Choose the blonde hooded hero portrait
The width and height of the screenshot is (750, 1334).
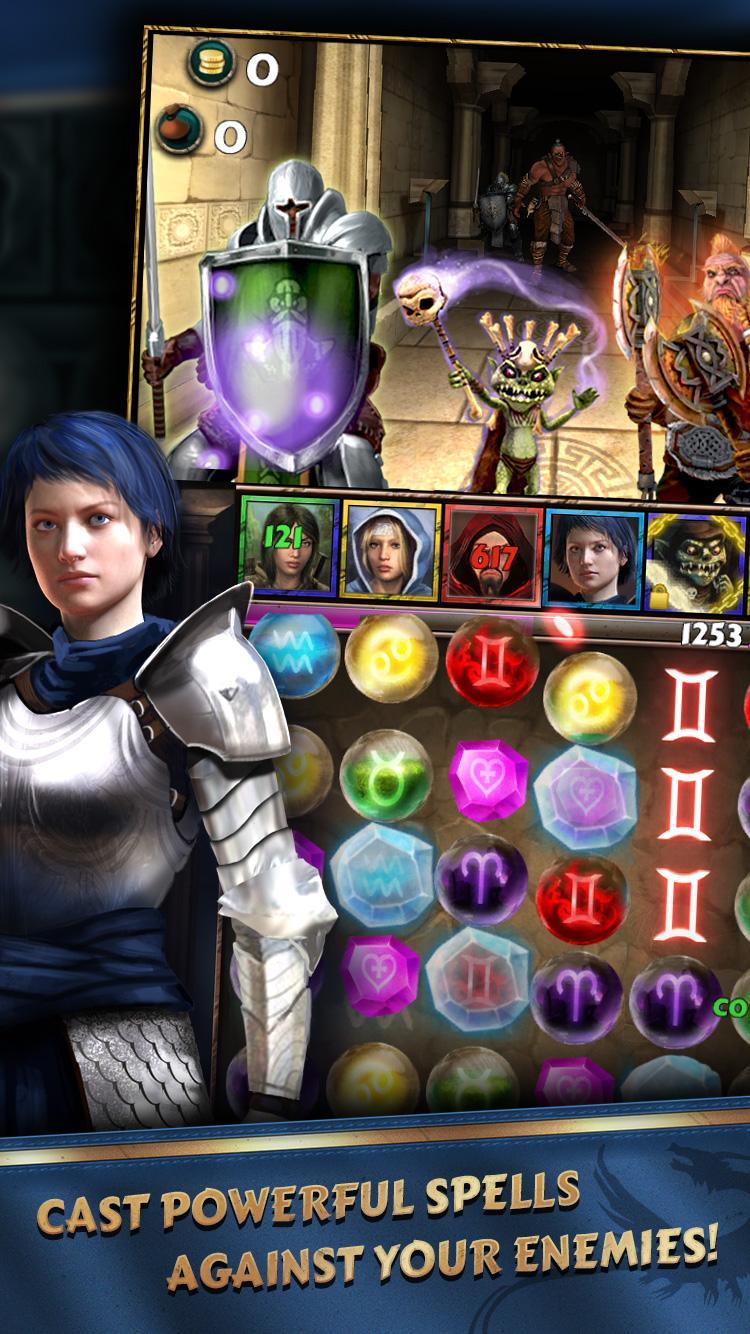coord(389,553)
